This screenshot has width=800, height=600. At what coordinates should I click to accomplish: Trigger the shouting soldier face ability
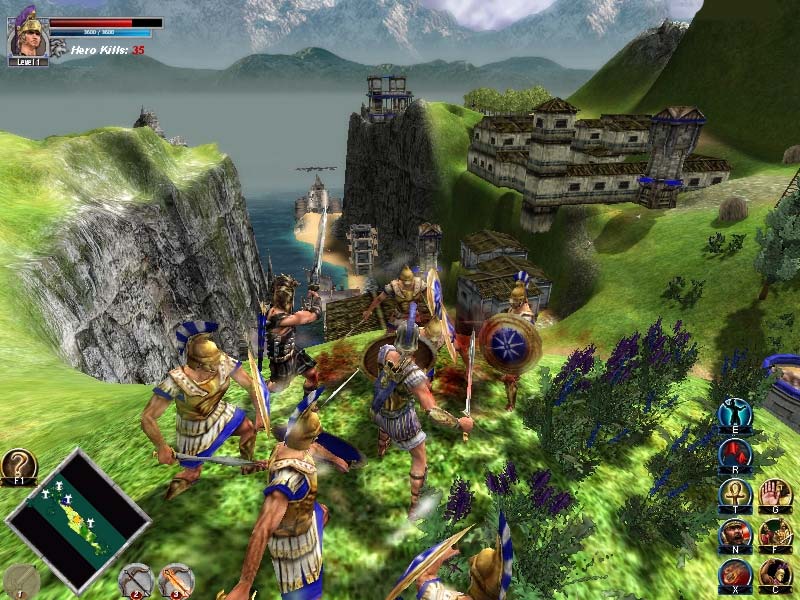pos(734,535)
